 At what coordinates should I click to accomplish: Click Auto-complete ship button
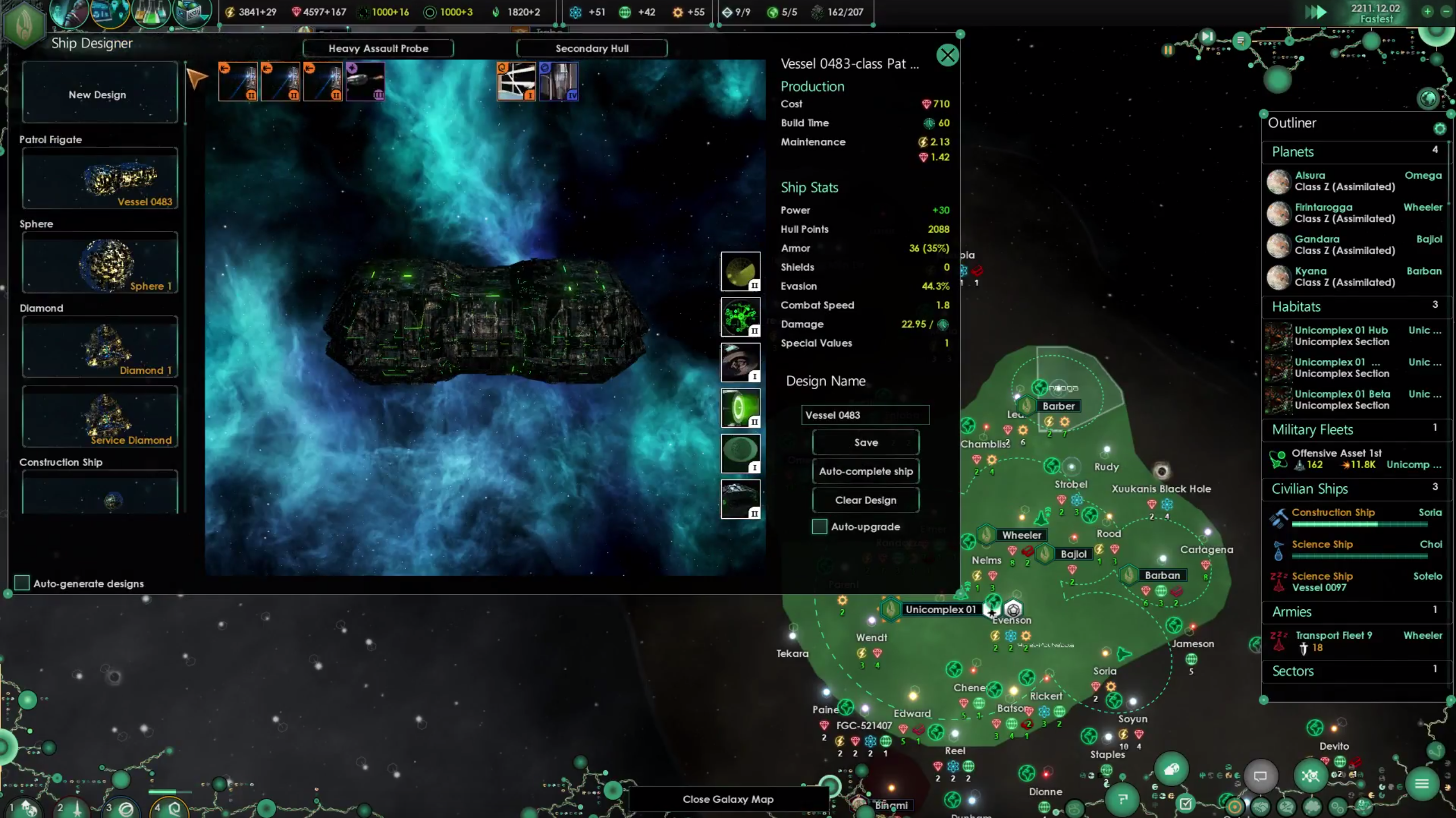point(866,471)
